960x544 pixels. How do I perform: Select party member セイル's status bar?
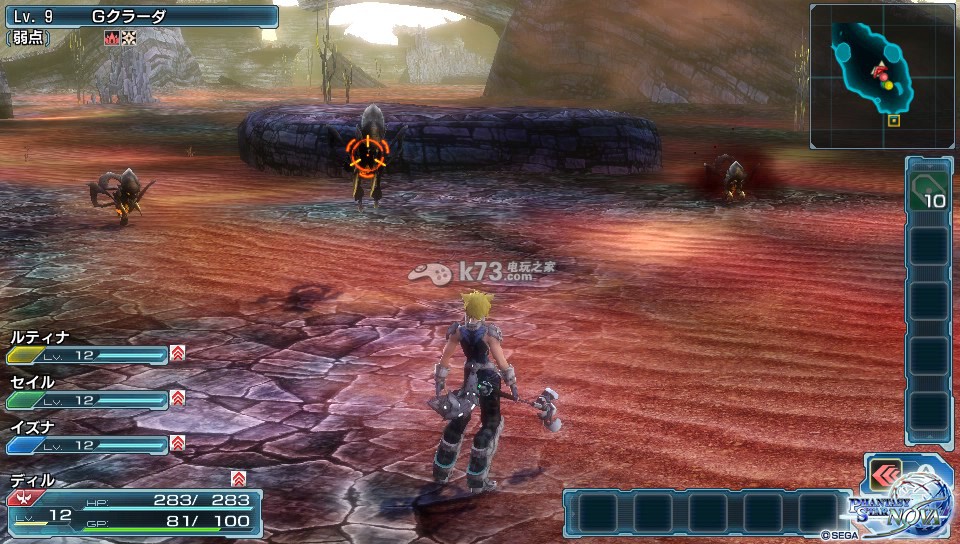click(88, 400)
